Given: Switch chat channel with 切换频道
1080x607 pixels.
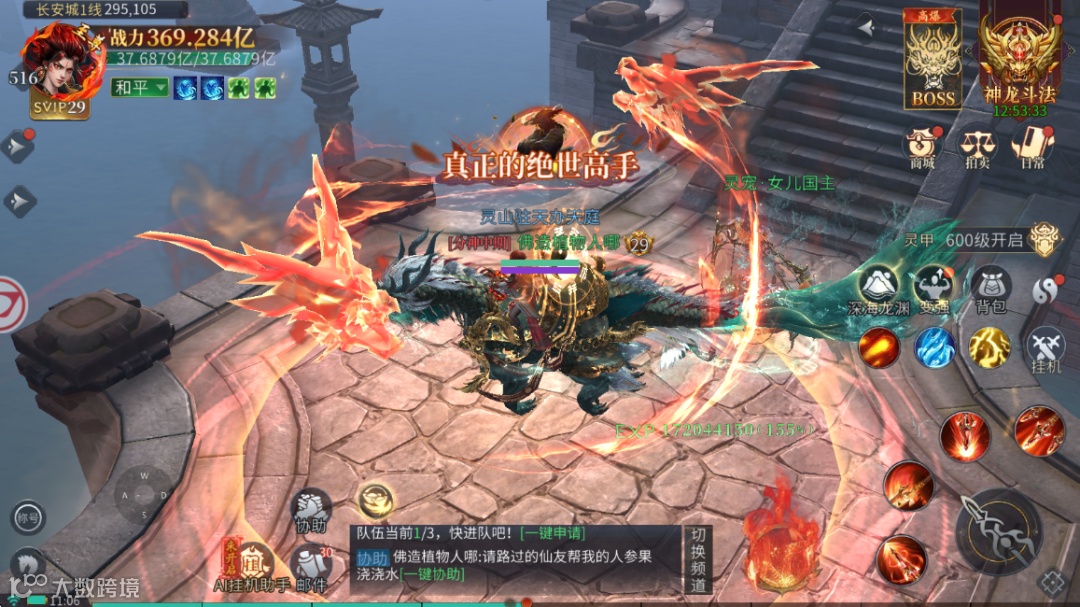Looking at the screenshot, I should tap(698, 558).
